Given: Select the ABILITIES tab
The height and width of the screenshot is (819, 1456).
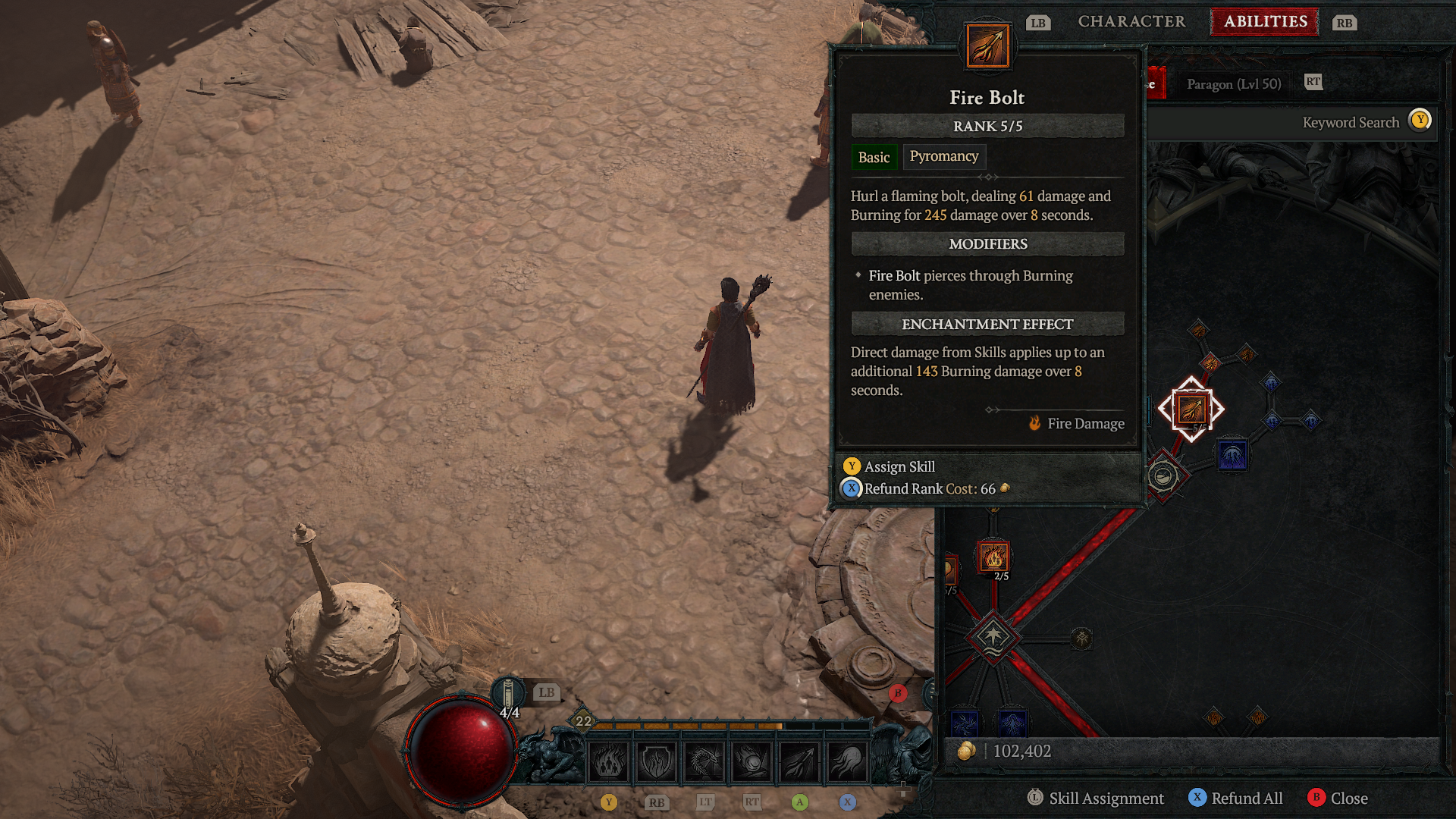Looking at the screenshot, I should tap(1265, 21).
